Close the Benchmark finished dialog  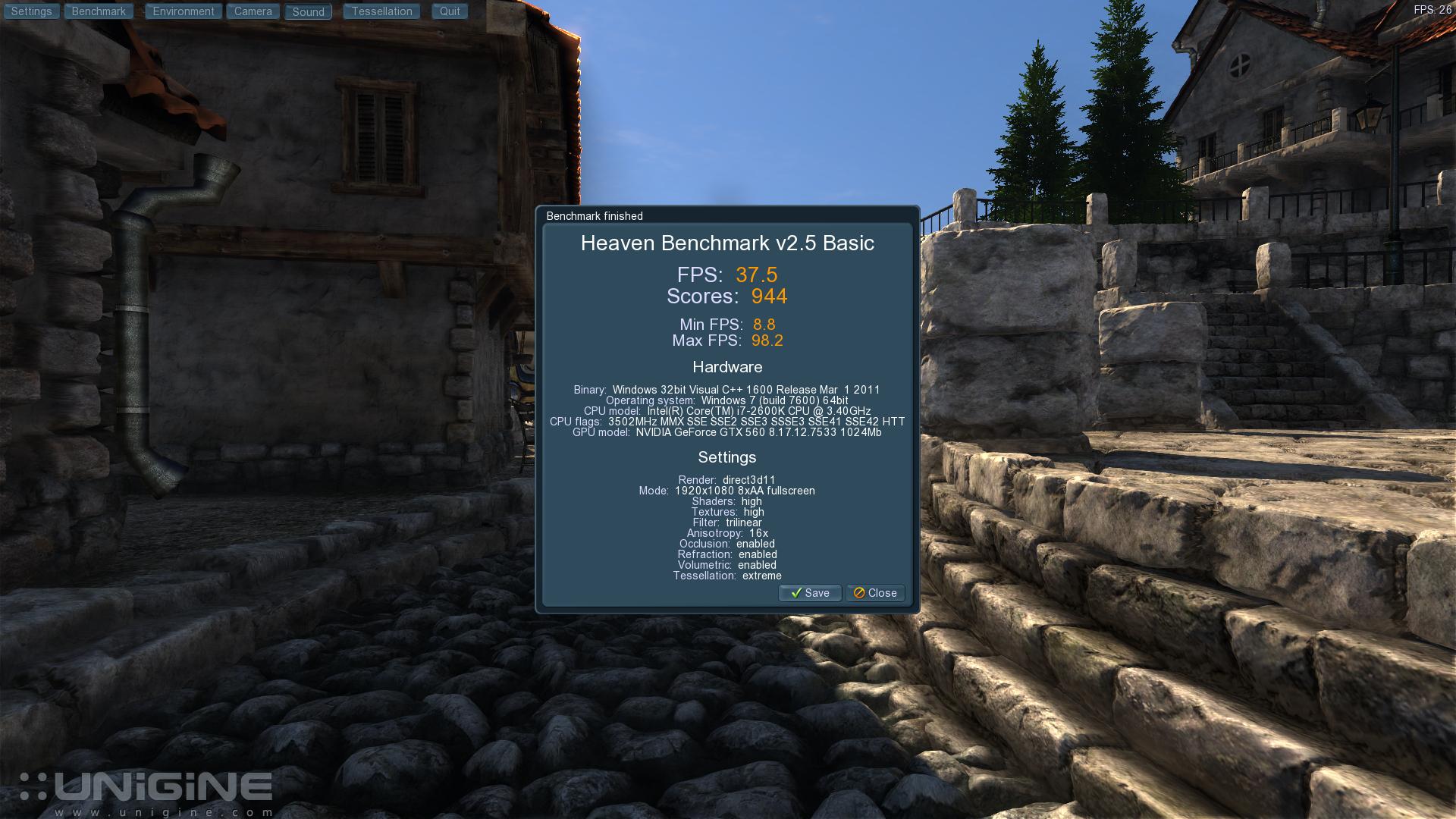click(x=875, y=593)
